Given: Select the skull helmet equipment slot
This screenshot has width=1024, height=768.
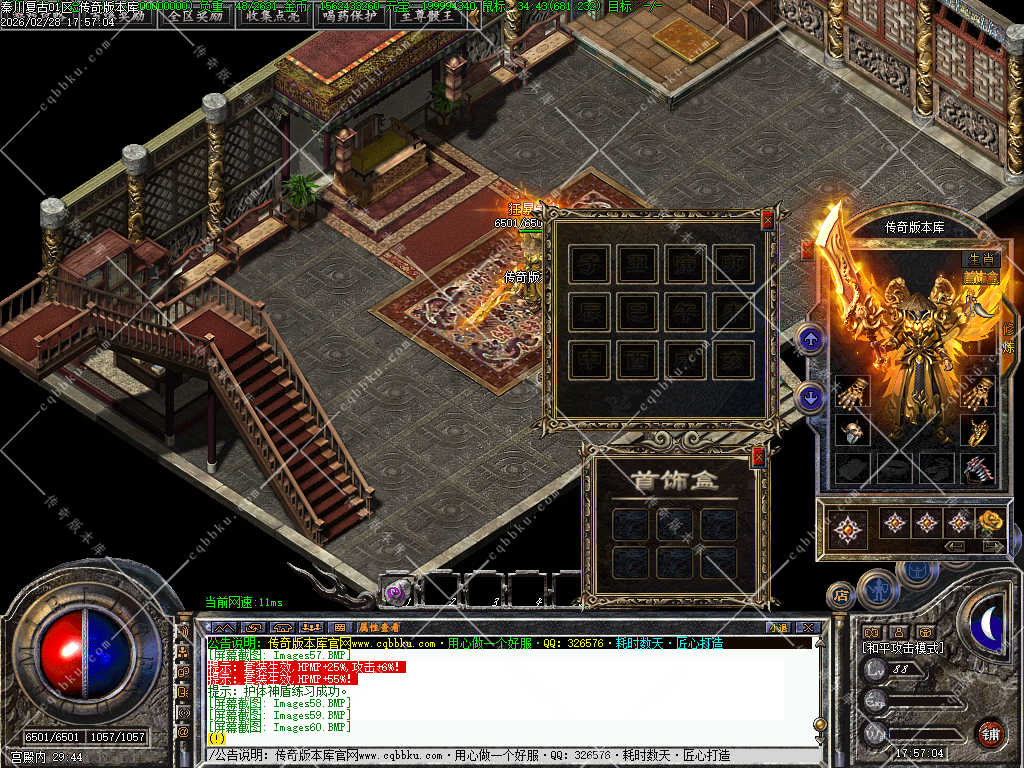Looking at the screenshot, I should (851, 430).
